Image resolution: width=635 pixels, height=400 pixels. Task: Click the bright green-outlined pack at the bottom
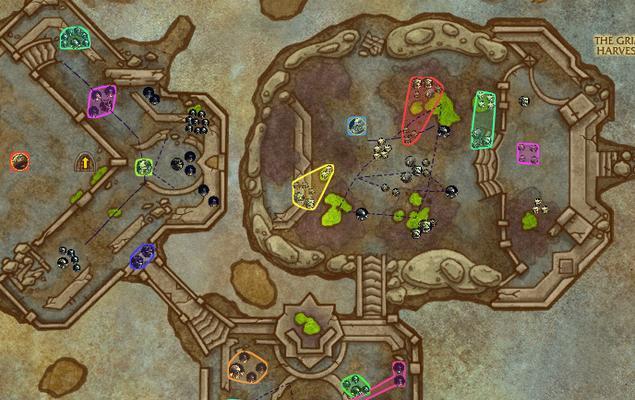coord(354,385)
